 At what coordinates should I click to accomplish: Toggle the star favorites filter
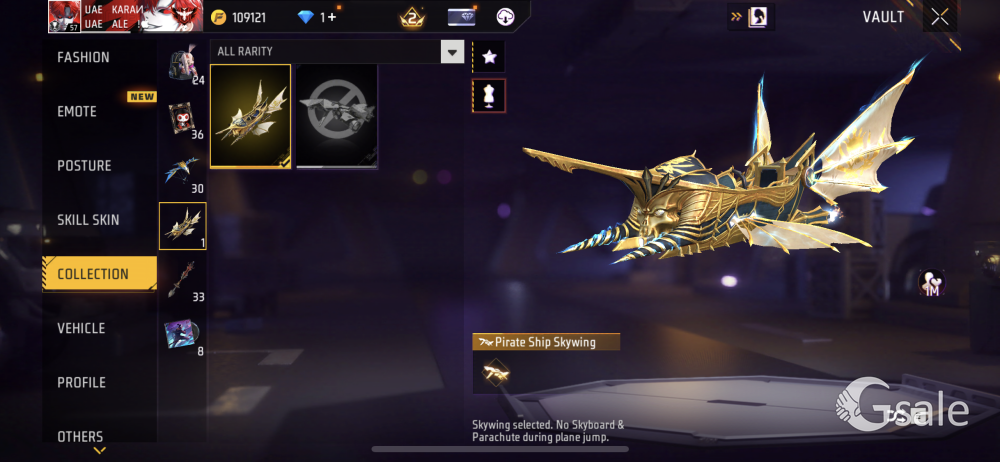click(489, 57)
